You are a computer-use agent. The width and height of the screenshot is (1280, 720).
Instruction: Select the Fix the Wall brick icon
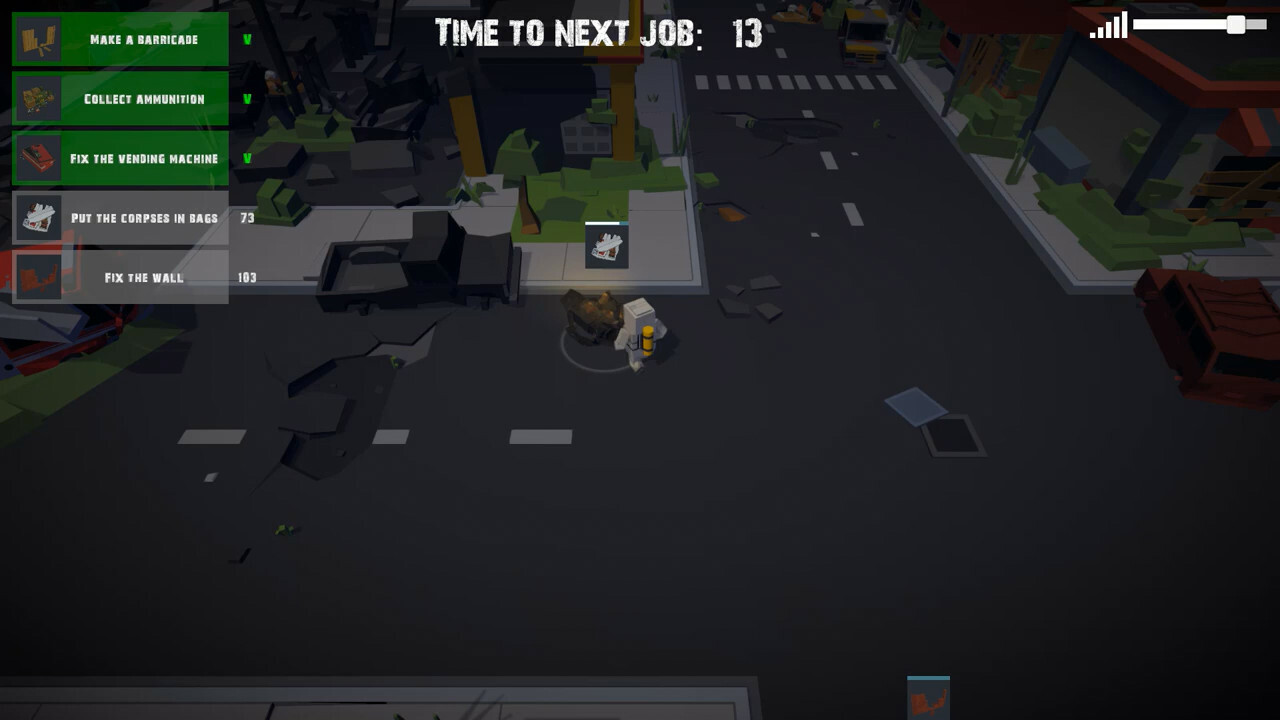(x=39, y=277)
